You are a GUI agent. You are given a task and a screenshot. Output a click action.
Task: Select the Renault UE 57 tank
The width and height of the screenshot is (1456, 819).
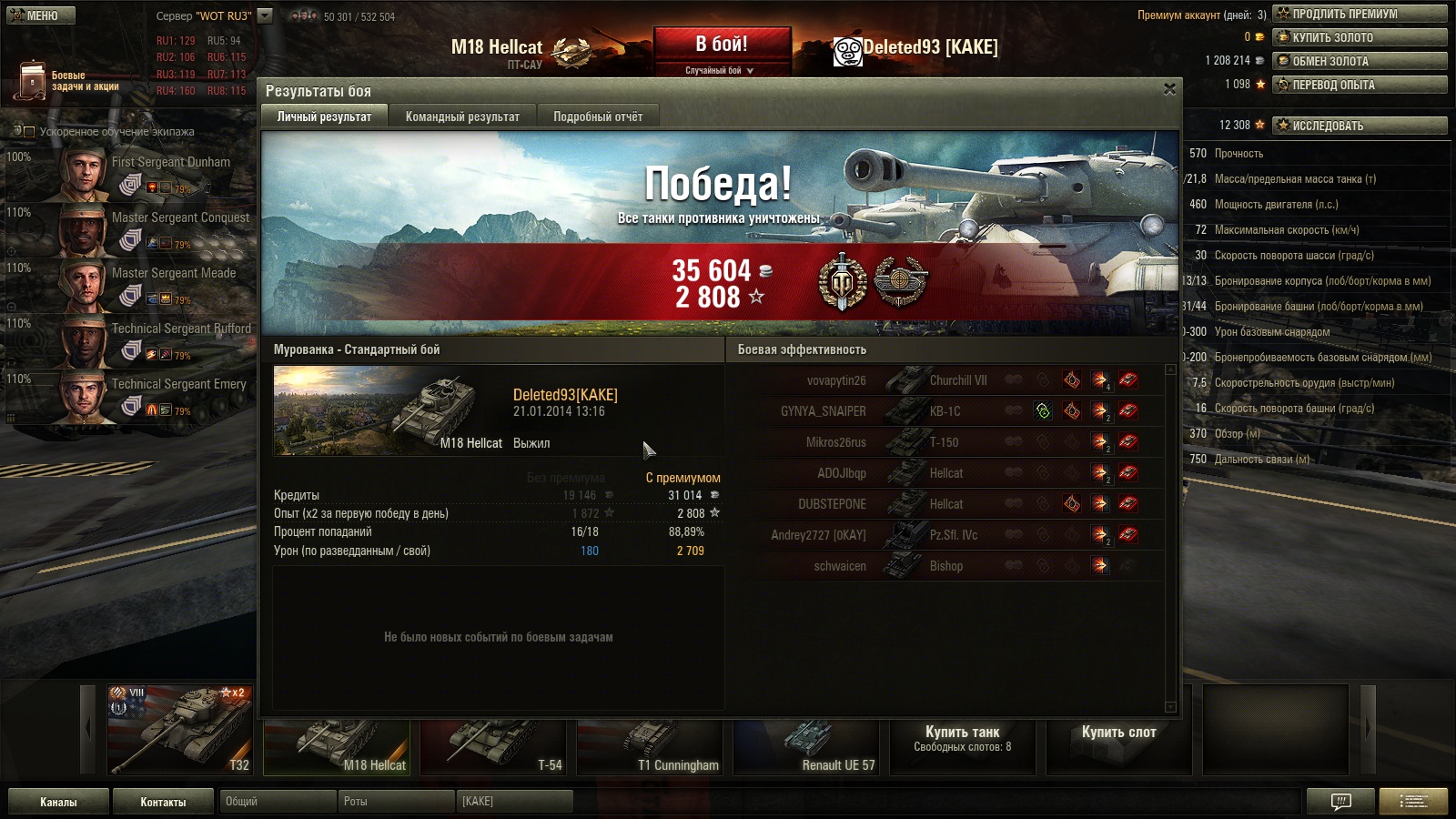click(806, 746)
